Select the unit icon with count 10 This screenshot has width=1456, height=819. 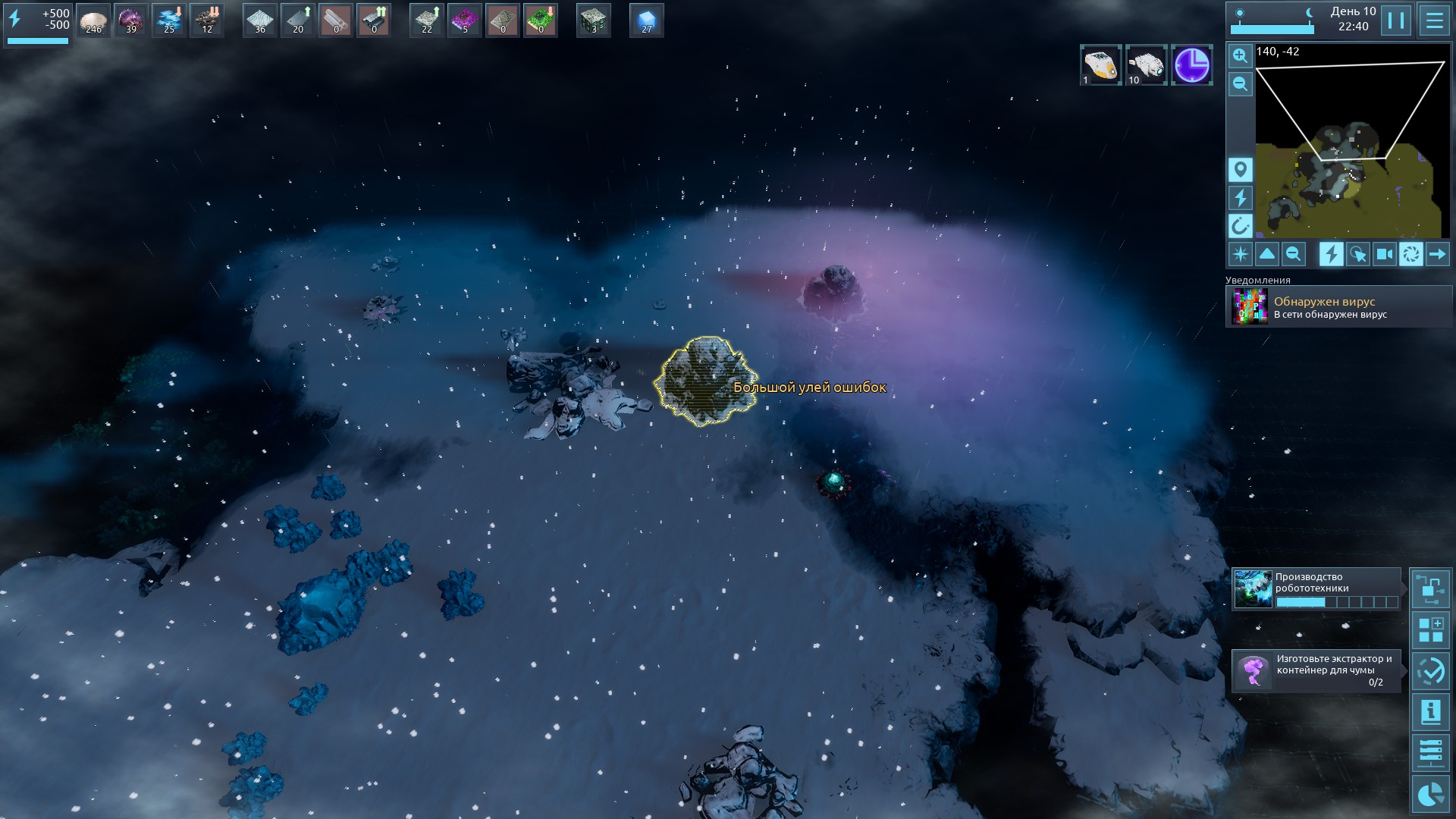1145,64
